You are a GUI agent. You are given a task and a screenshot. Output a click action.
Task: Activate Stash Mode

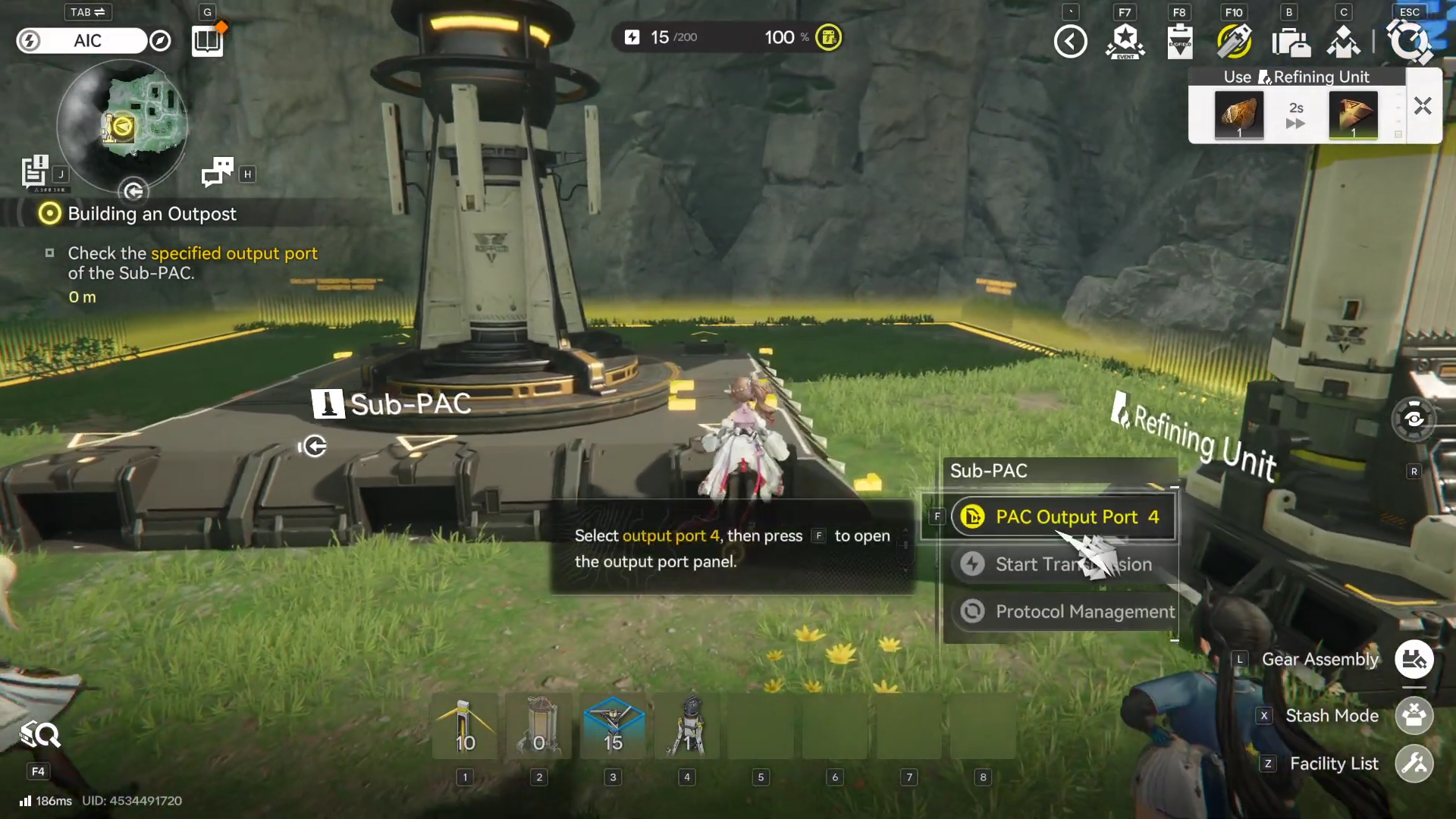coord(1414,716)
